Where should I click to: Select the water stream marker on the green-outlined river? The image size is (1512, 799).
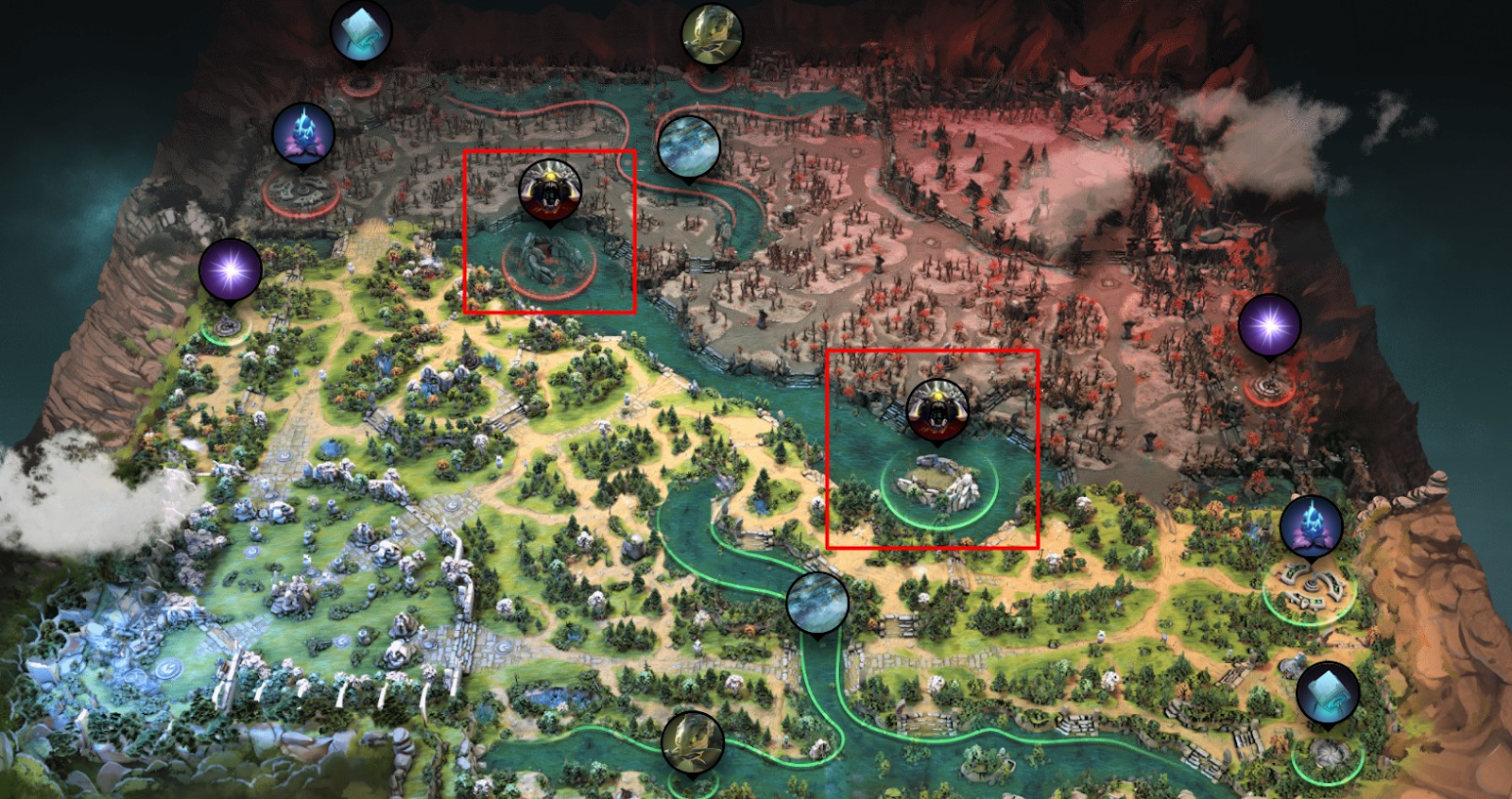(816, 602)
